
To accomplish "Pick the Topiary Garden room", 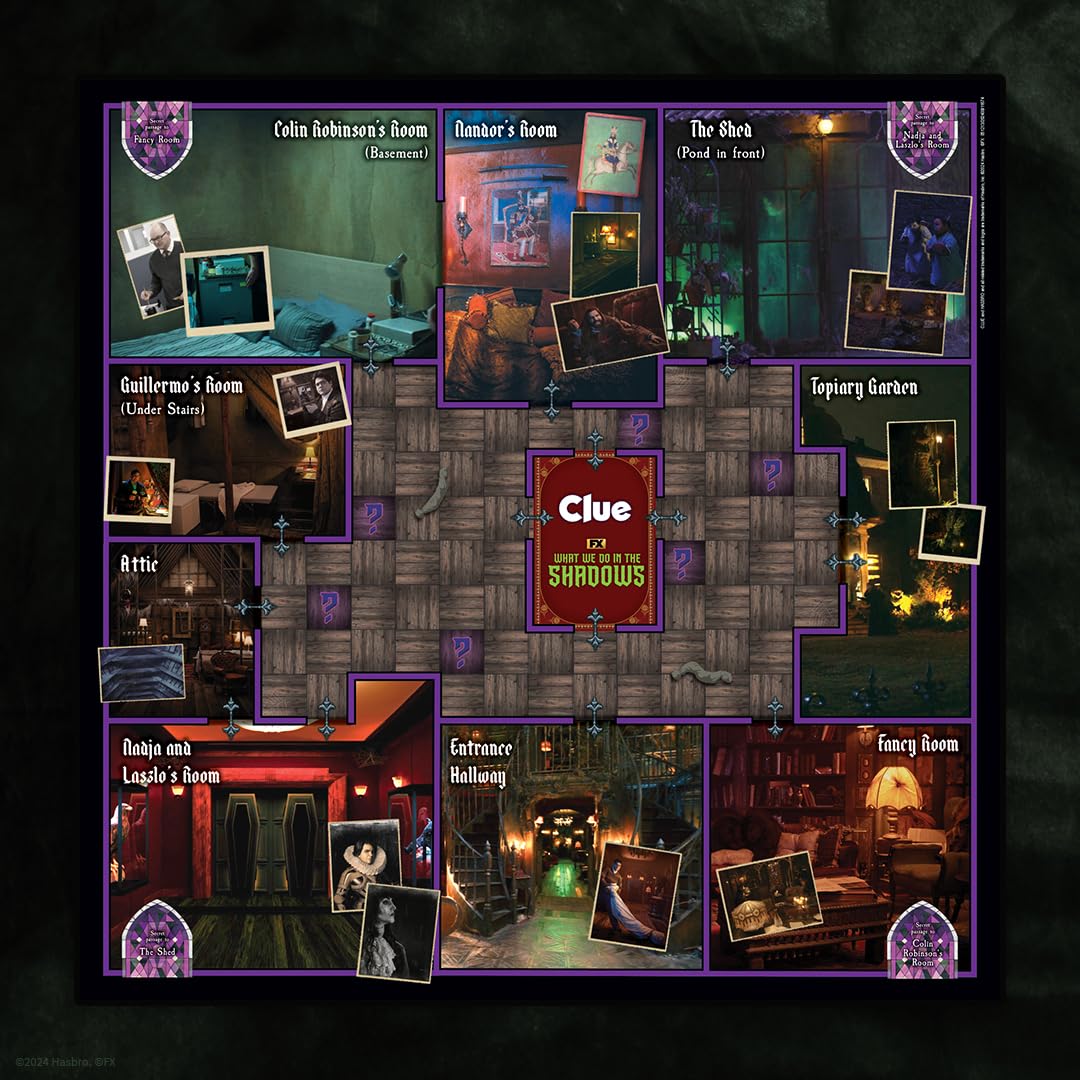I will point(885,540).
